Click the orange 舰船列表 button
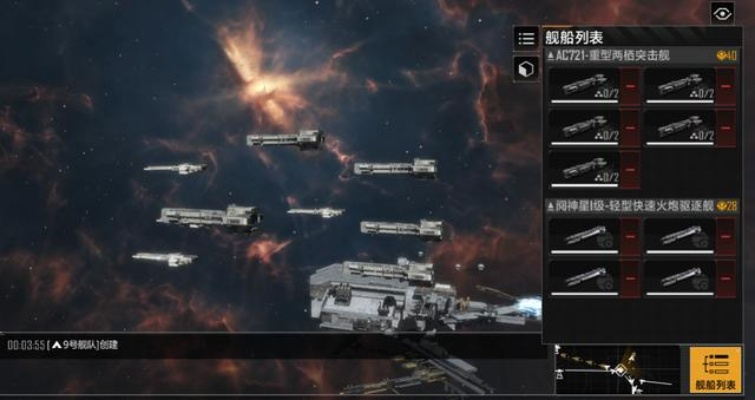This screenshot has height=400, width=755. tap(716, 369)
